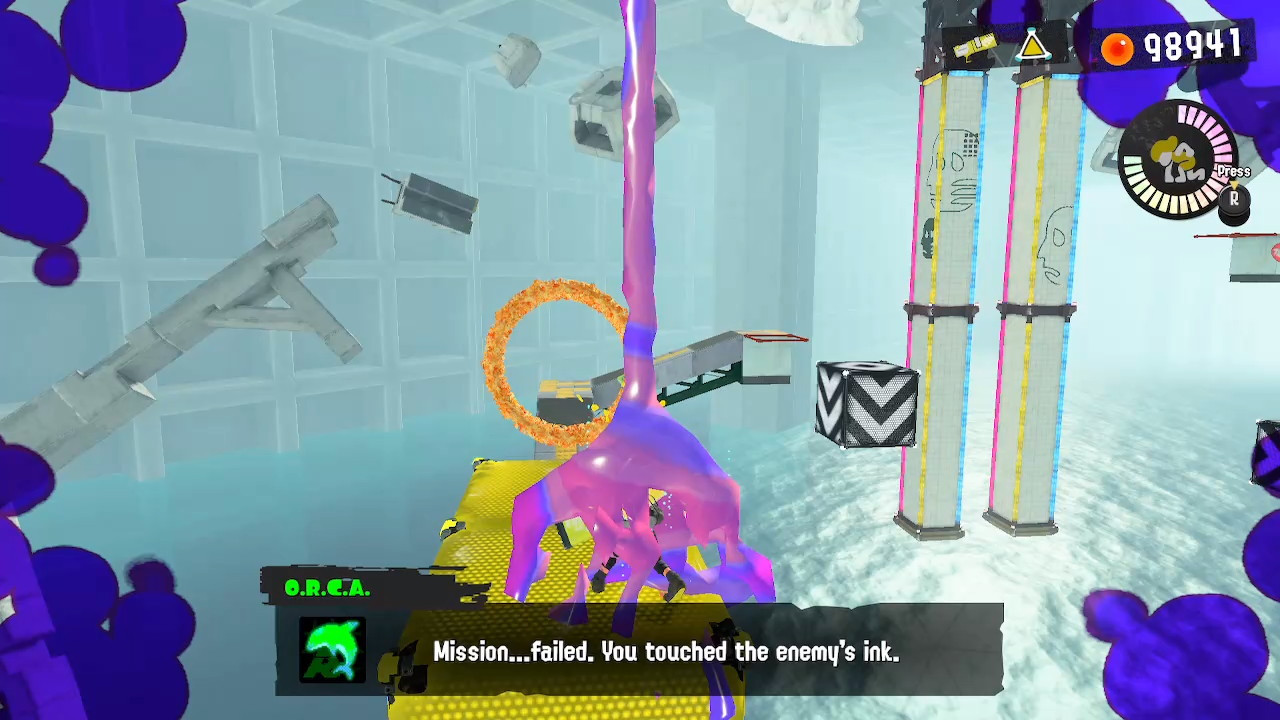Viewport: 1280px width, 720px height.
Task: Select the striped arrow Dash Track block
Action: tap(866, 406)
